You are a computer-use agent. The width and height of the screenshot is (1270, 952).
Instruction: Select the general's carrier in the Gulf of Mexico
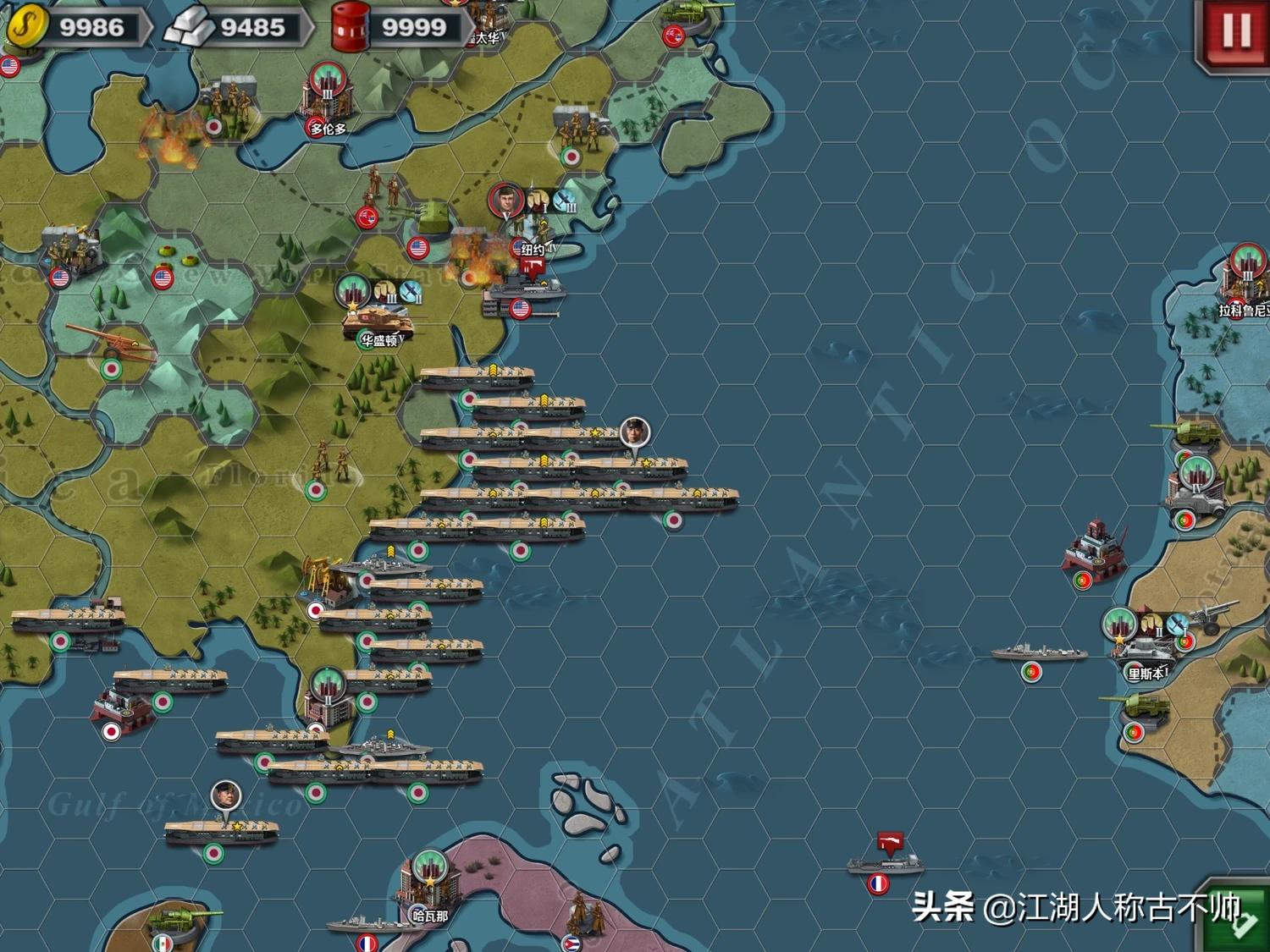click(221, 829)
